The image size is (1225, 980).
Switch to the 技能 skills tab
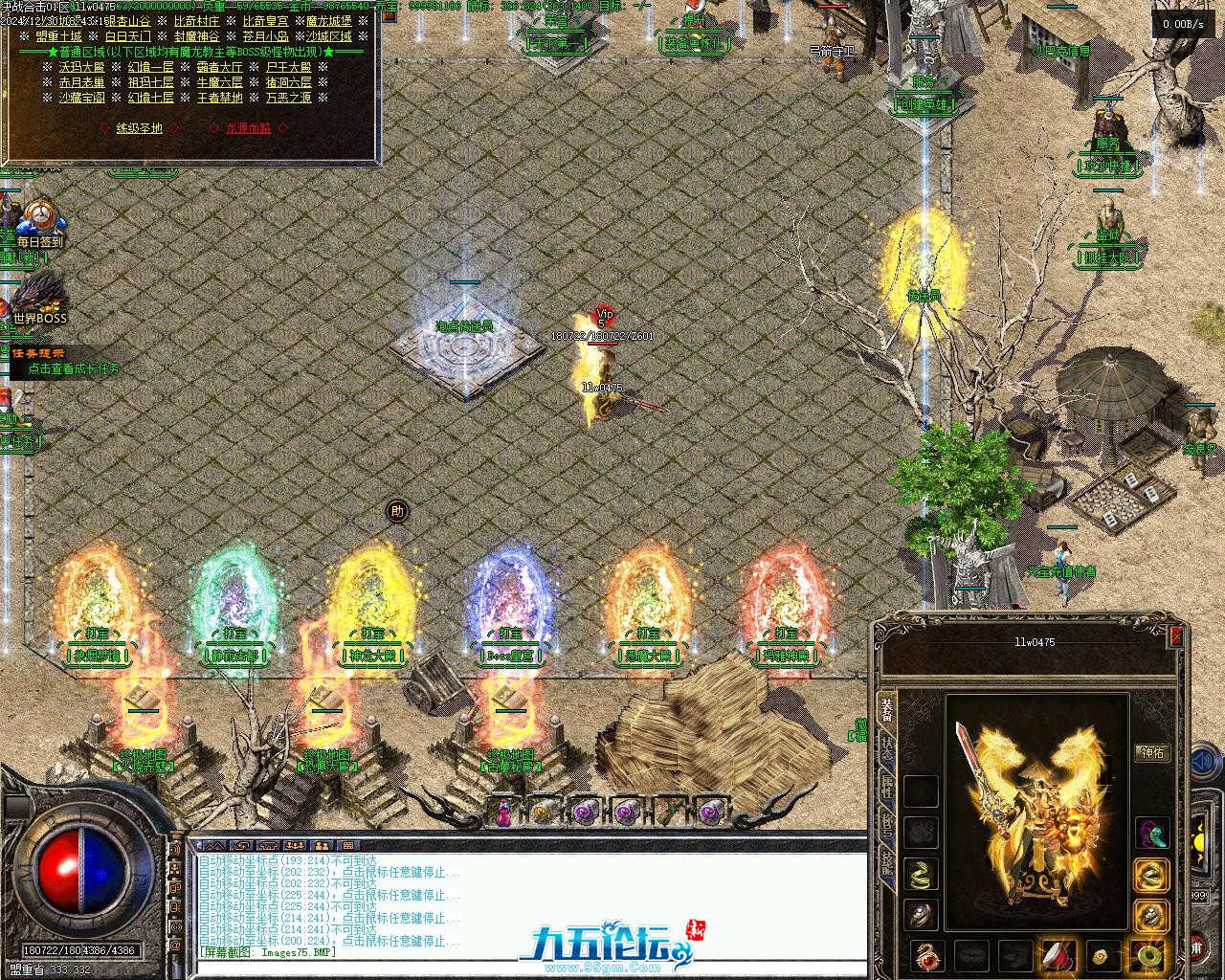[887, 864]
